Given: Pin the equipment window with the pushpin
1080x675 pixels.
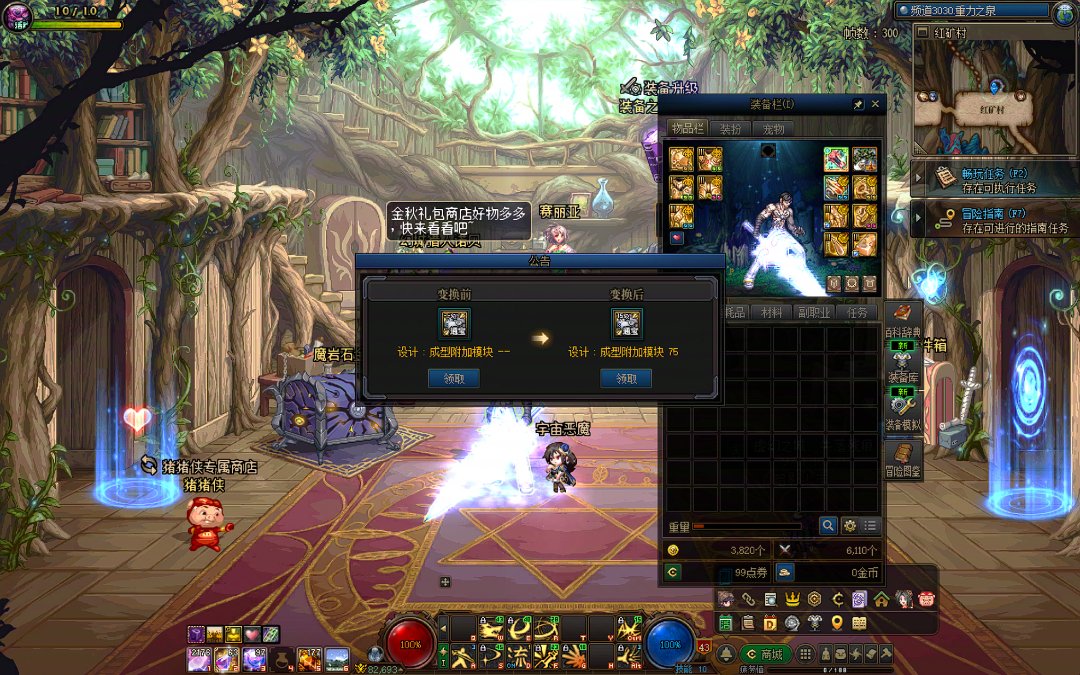Looking at the screenshot, I should 858,103.
